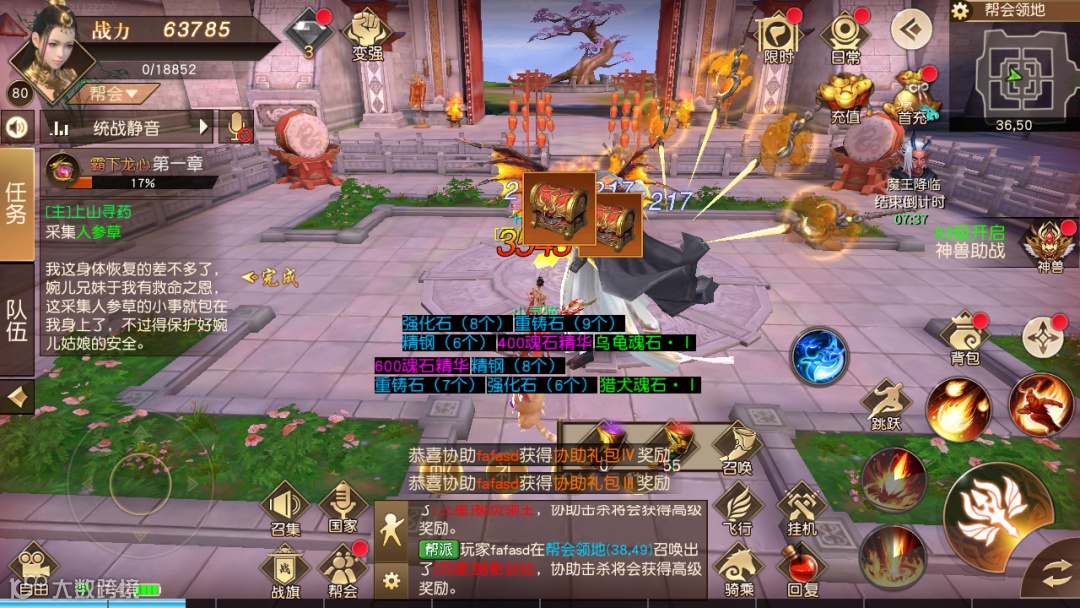This screenshot has height=608, width=1080.
Task: Use the 回复 recovery potion
Action: [x=802, y=570]
